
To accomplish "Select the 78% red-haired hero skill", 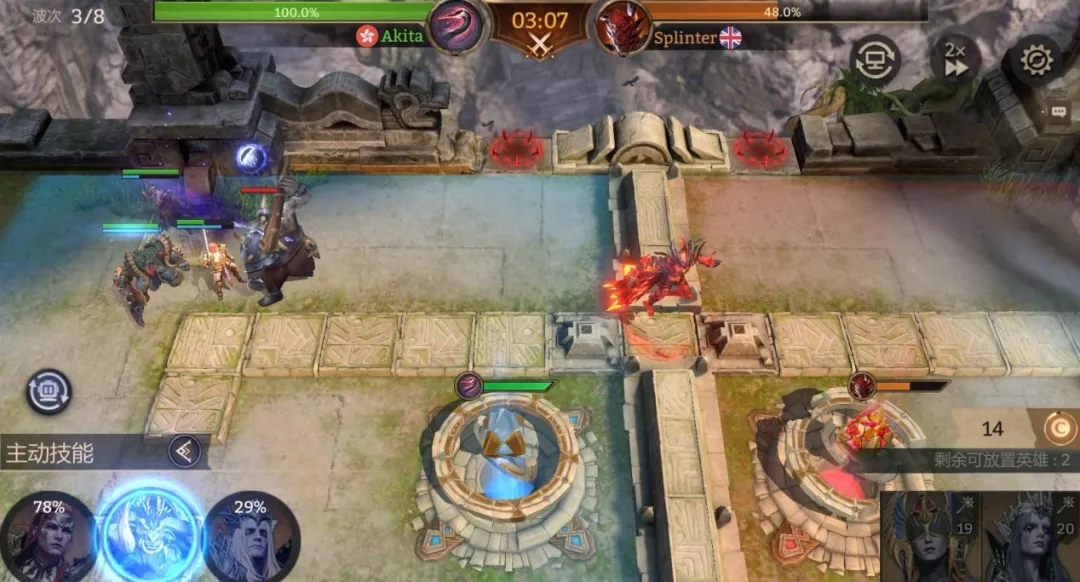I will coord(48,537).
